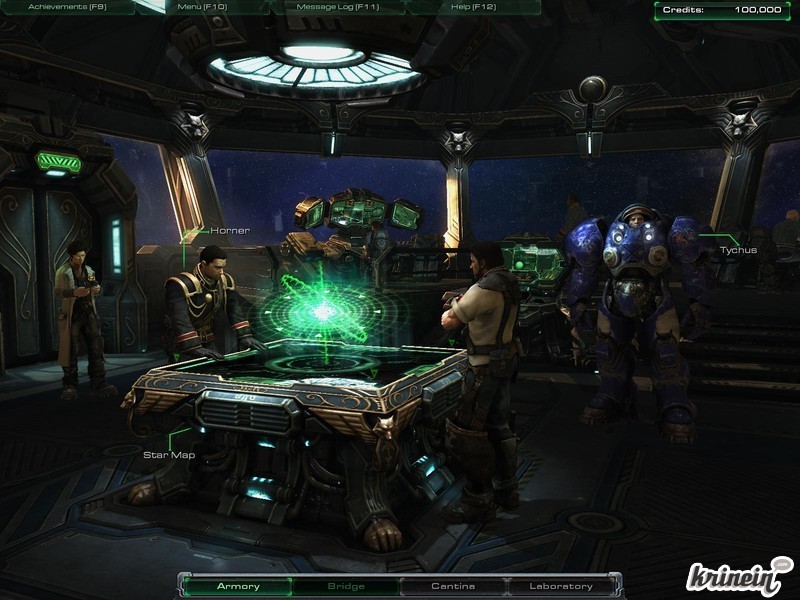Visit the Cantina
Viewport: 800px width, 600px height.
coord(453,586)
